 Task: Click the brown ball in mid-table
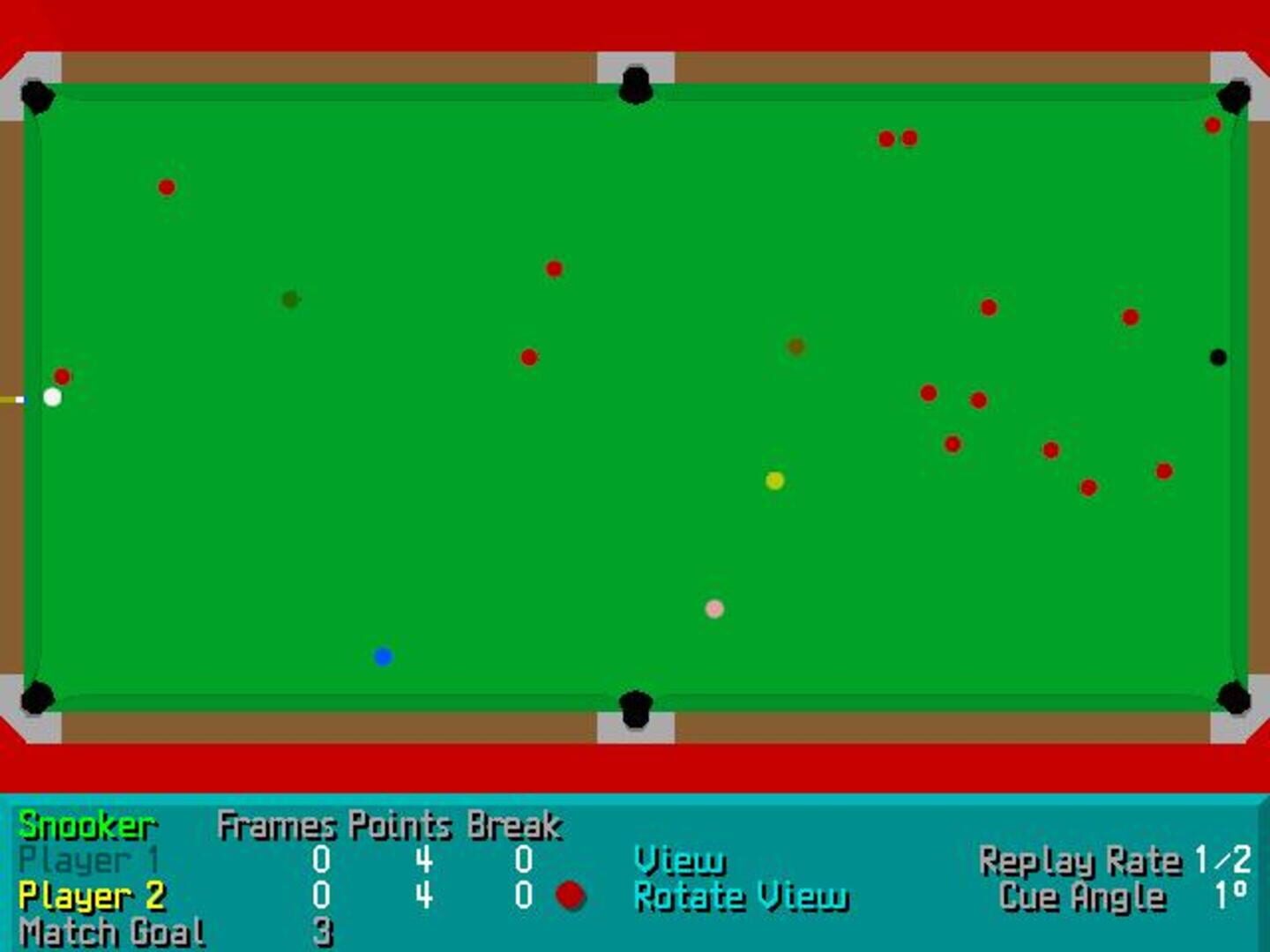point(796,346)
